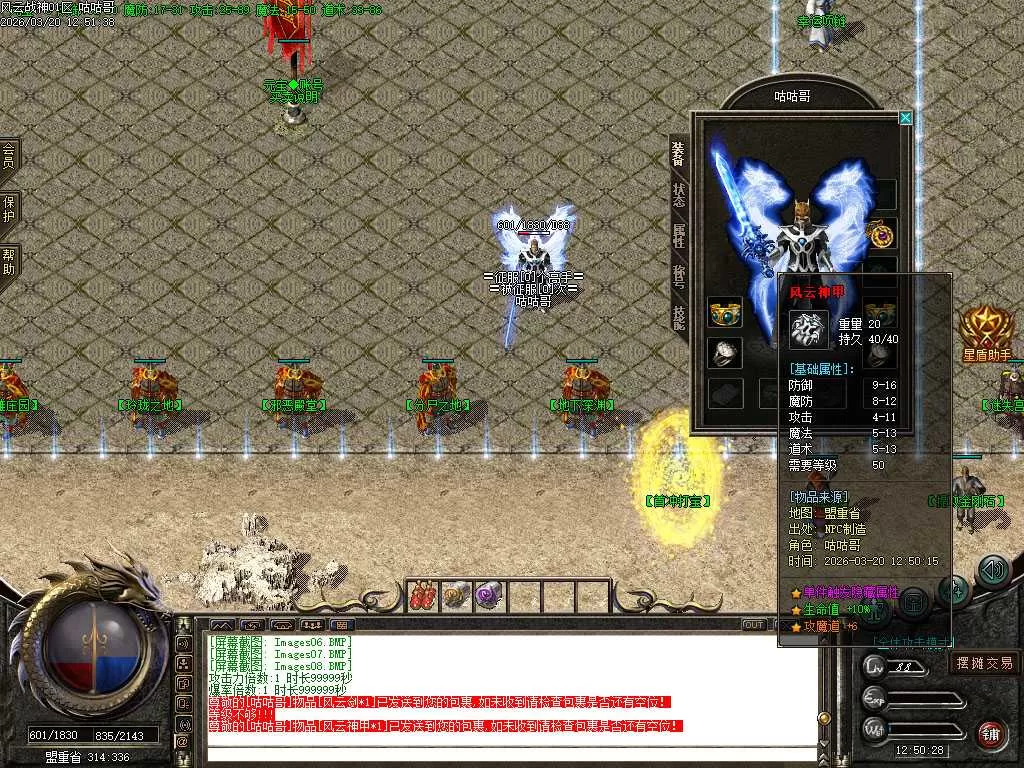Use the yellow scroll in the hotbar
Viewport: 1024px width, 768px height.
pos(456,596)
